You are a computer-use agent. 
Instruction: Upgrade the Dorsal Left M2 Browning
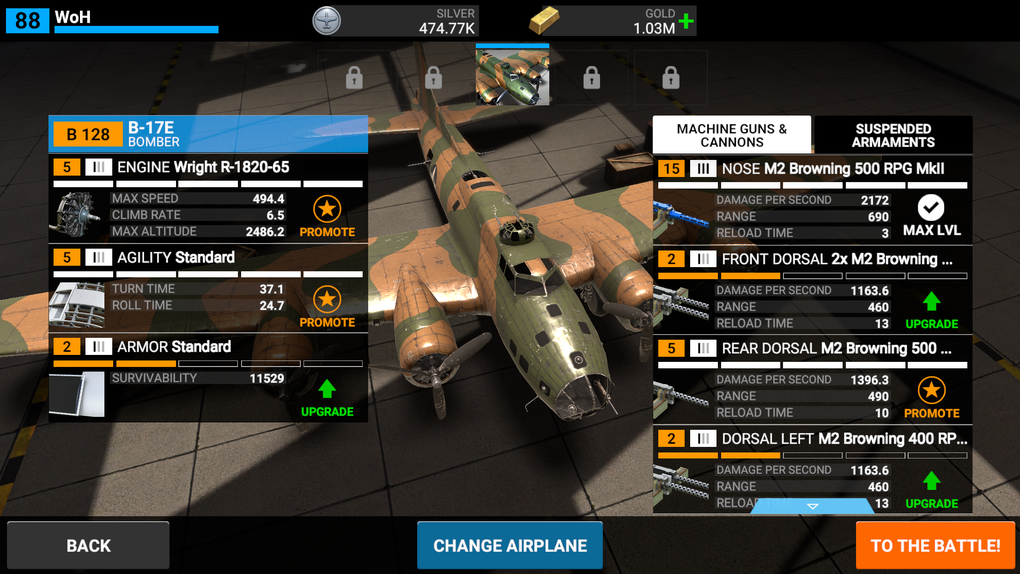tap(931, 488)
